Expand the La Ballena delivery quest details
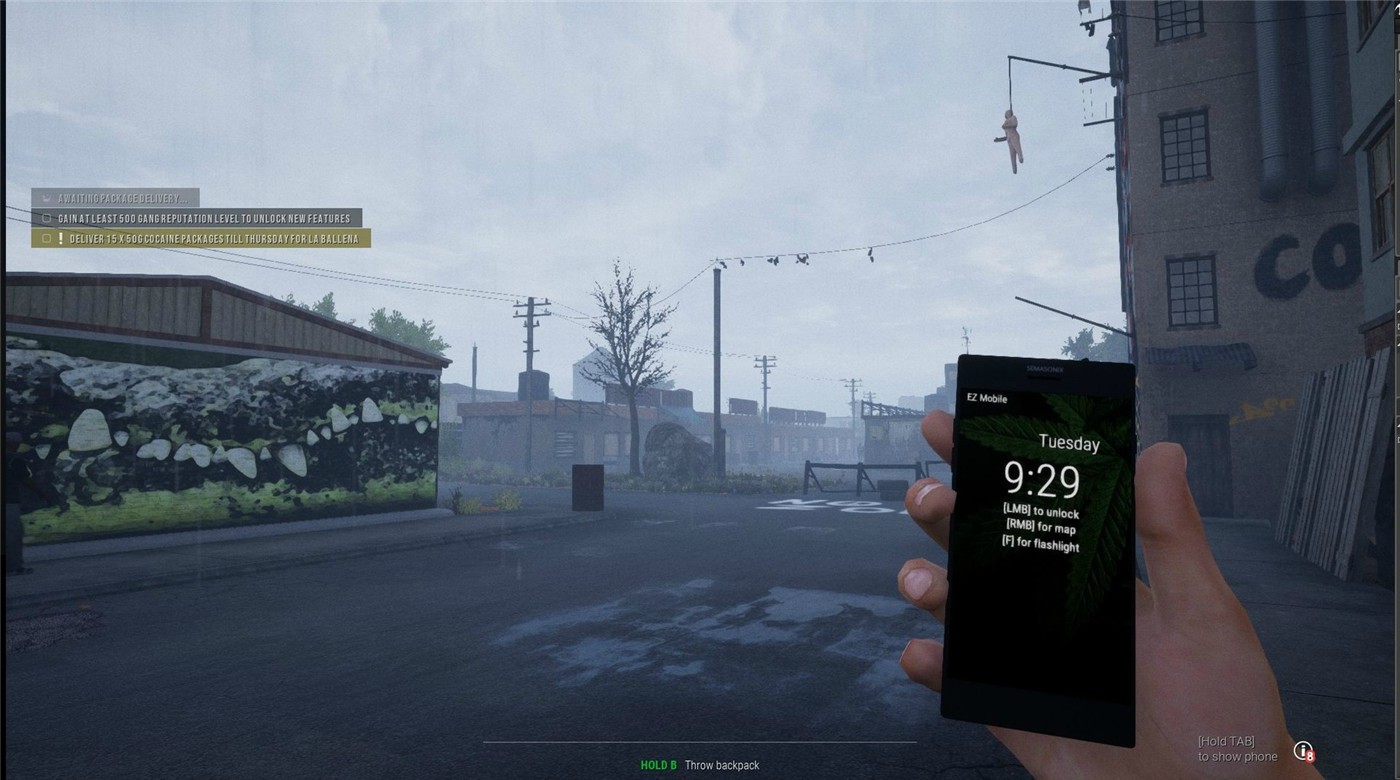Image resolution: width=1400 pixels, height=780 pixels. 210,238
